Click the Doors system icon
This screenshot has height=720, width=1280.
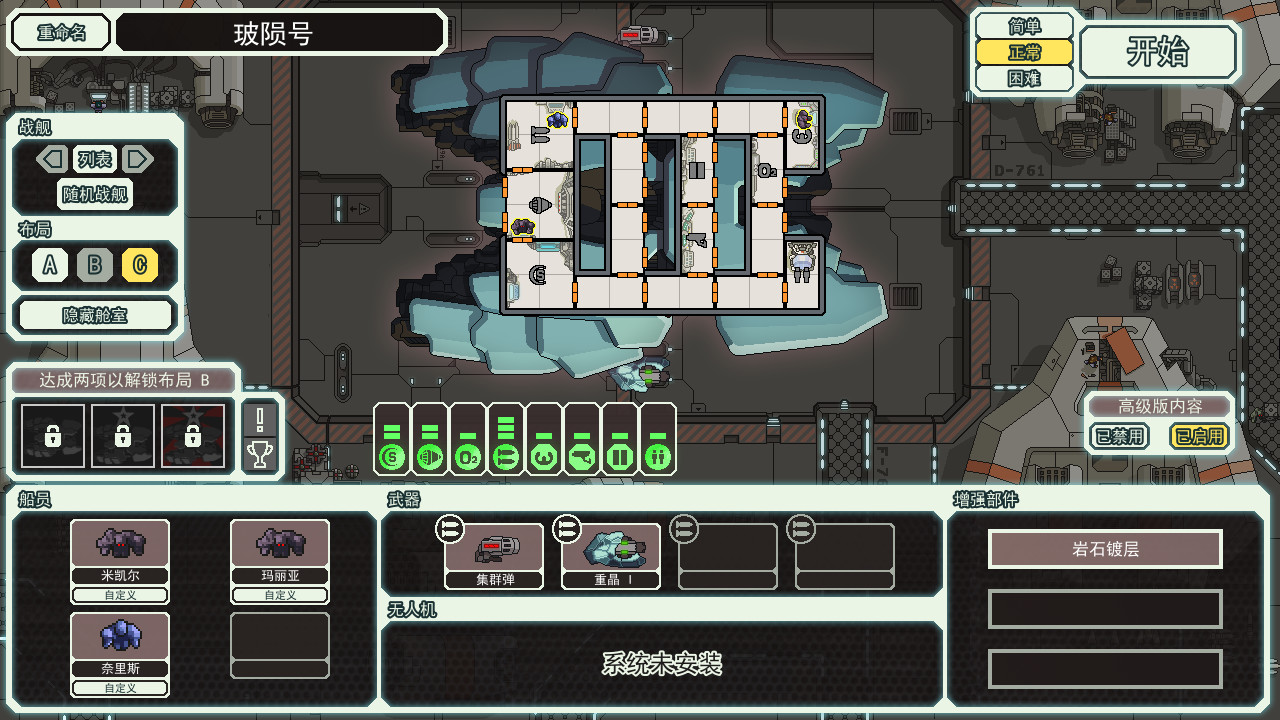620,457
